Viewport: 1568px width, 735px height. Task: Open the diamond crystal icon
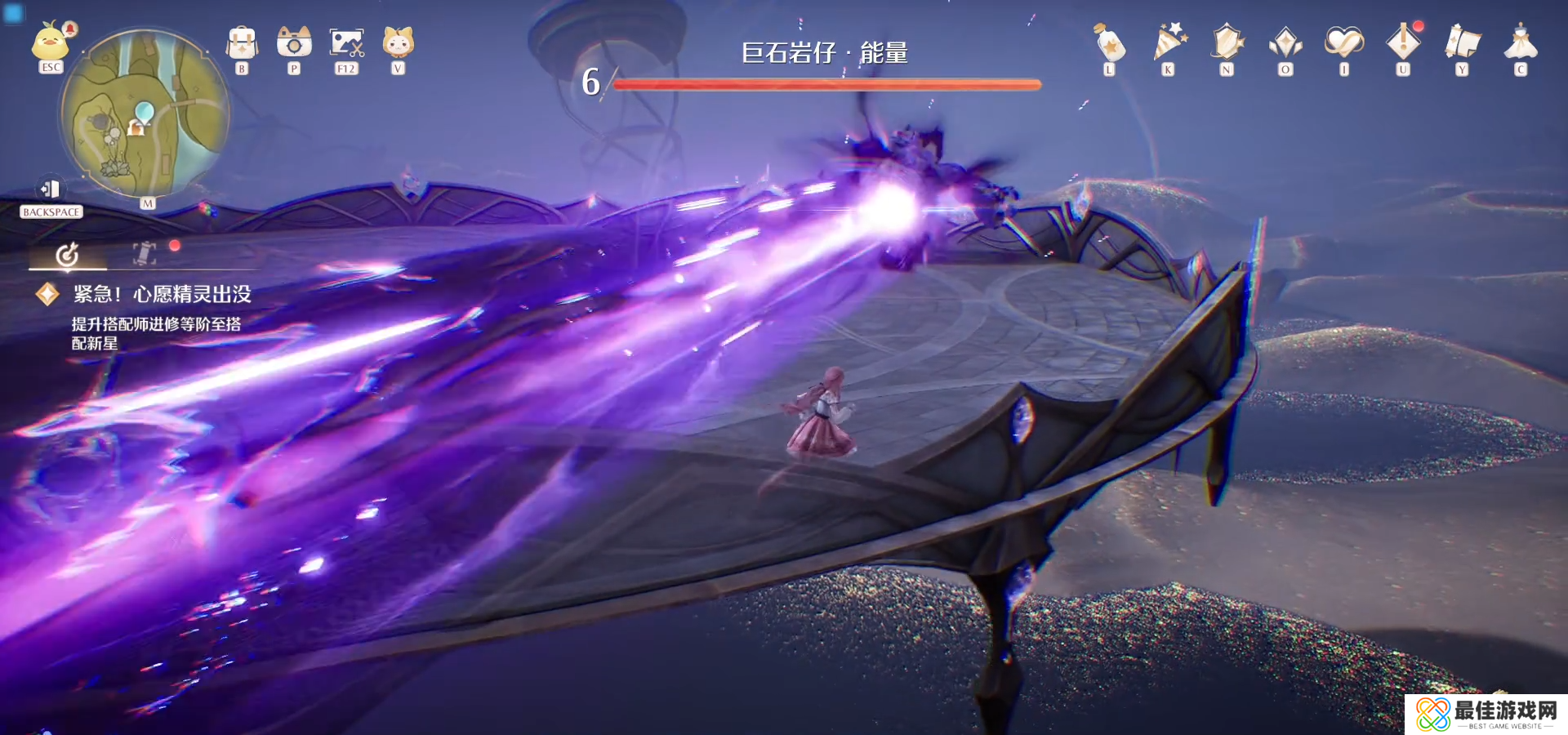click(x=1285, y=43)
